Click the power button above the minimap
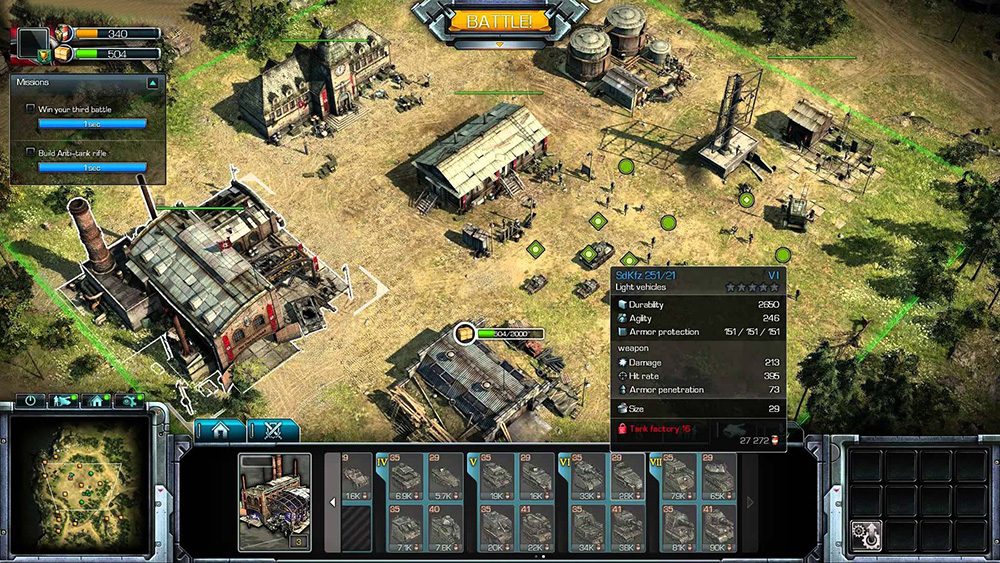The image size is (1000, 563). click(31, 401)
